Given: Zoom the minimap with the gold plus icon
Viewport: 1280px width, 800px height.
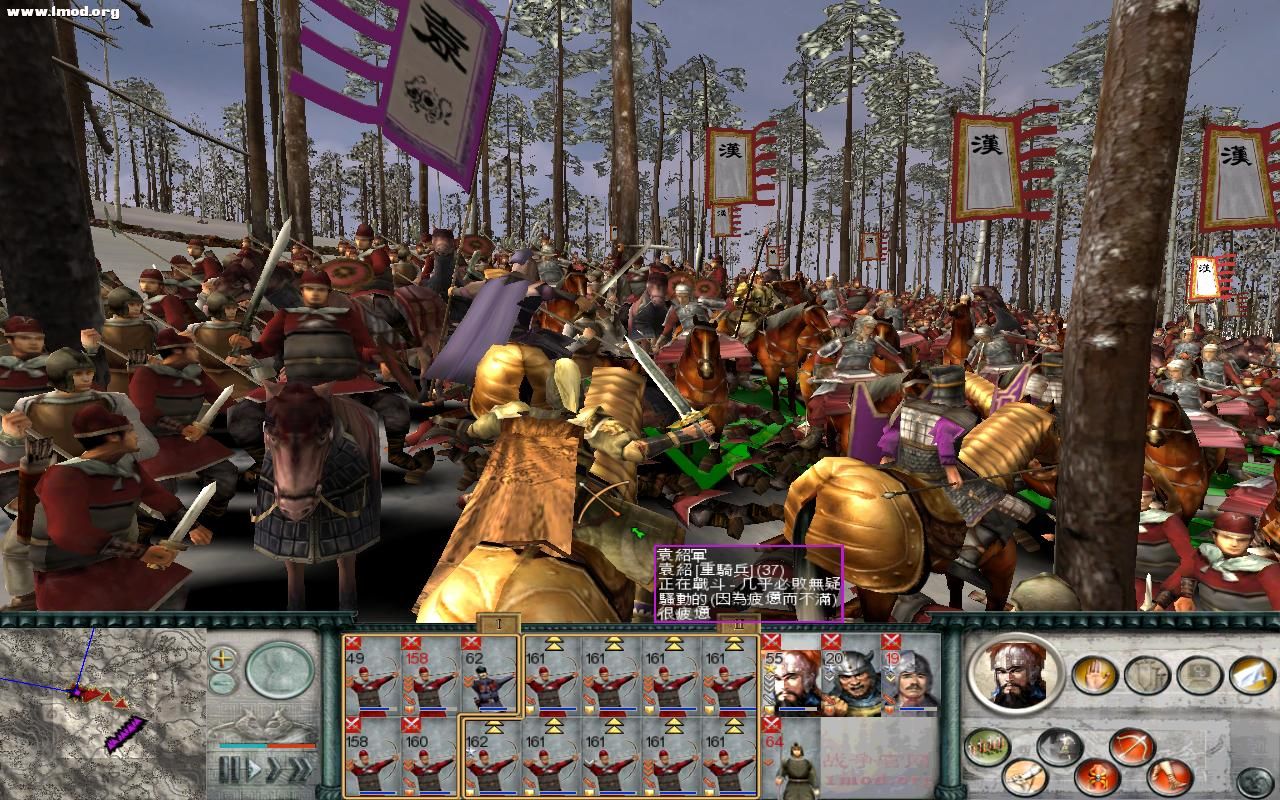Looking at the screenshot, I should (x=222, y=657).
